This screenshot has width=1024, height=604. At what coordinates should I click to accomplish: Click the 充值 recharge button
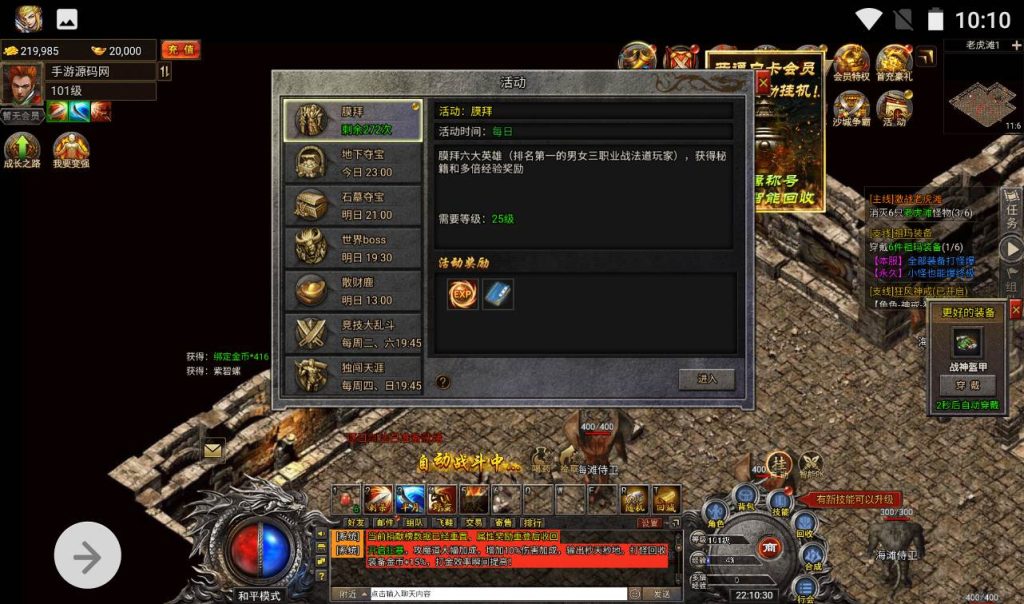pos(180,50)
